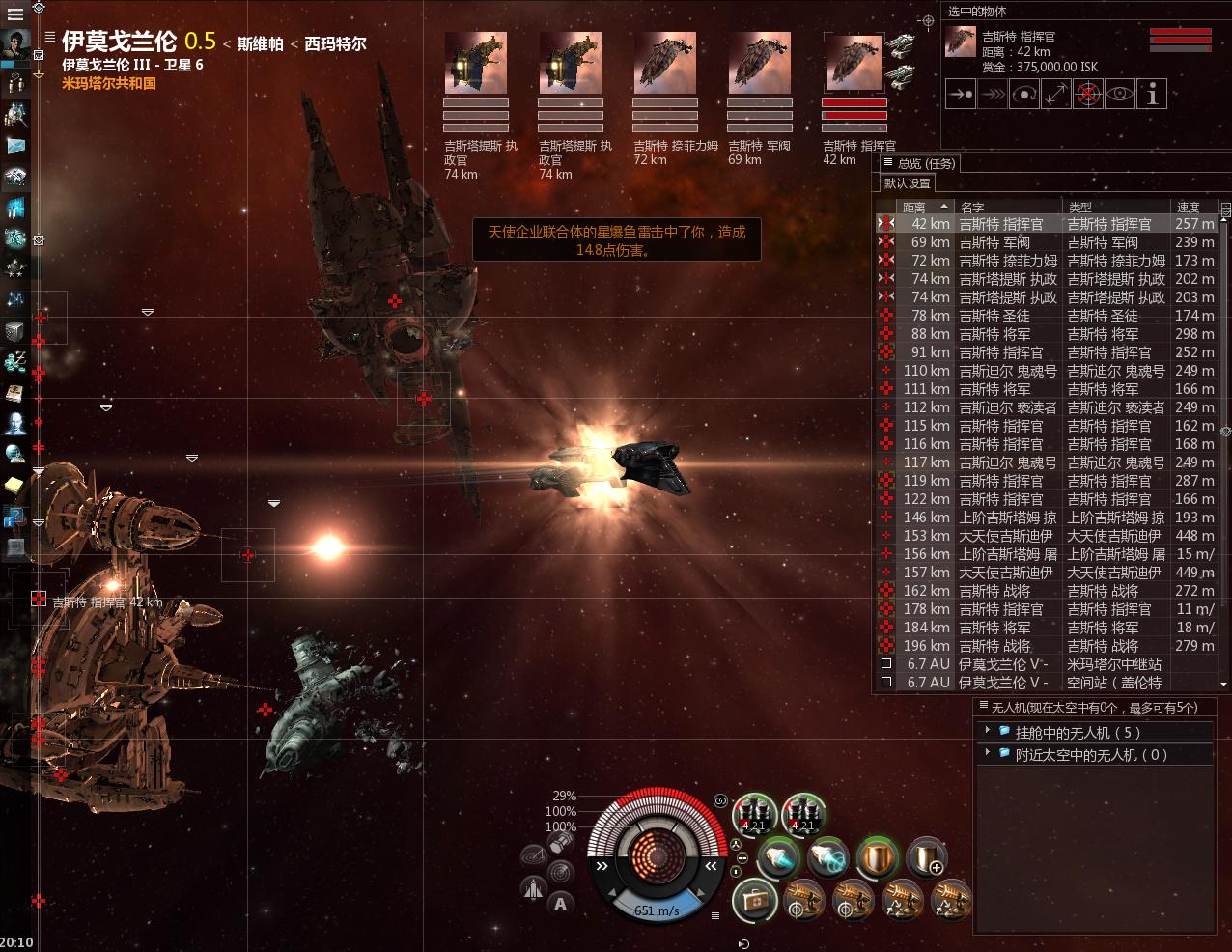Click the approach arrow action button
This screenshot has width=1232, height=952.
(960, 94)
